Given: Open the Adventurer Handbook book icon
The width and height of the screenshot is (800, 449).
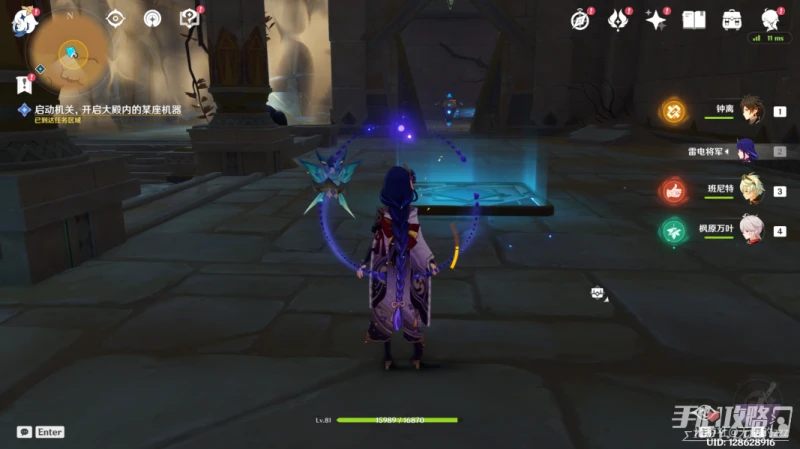Looking at the screenshot, I should pos(694,19).
